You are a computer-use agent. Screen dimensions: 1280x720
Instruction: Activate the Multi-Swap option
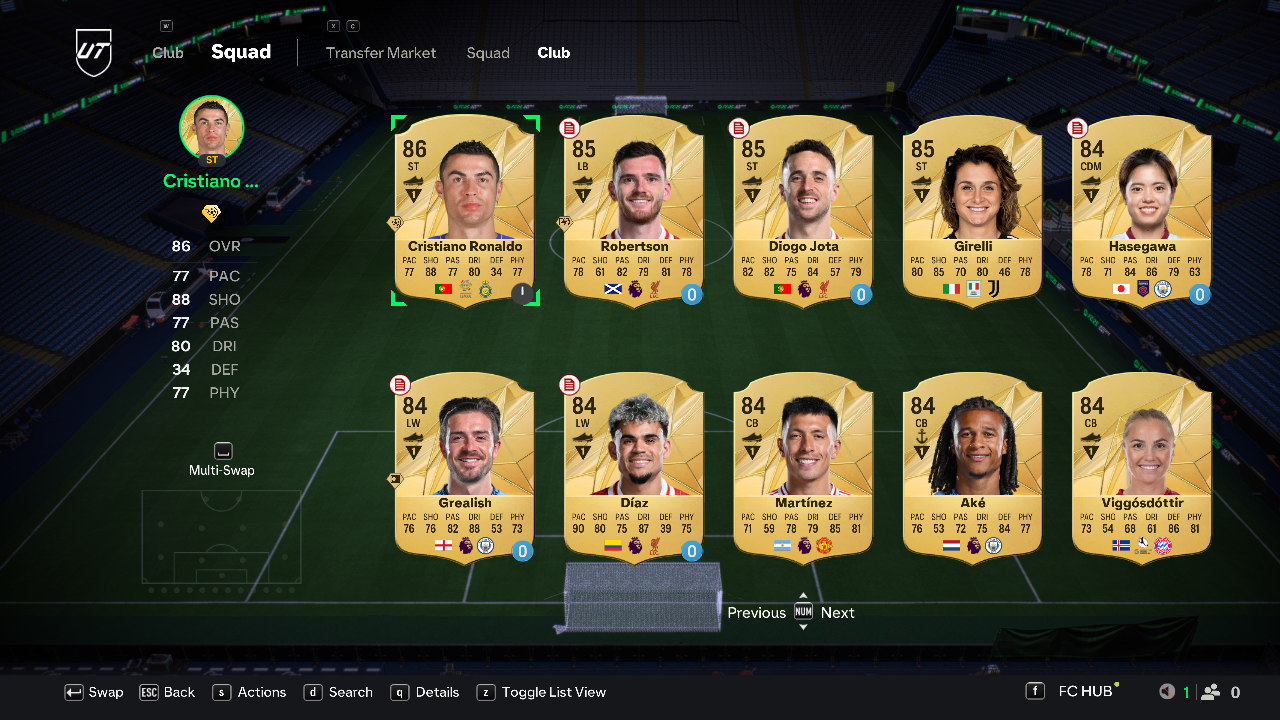click(222, 460)
